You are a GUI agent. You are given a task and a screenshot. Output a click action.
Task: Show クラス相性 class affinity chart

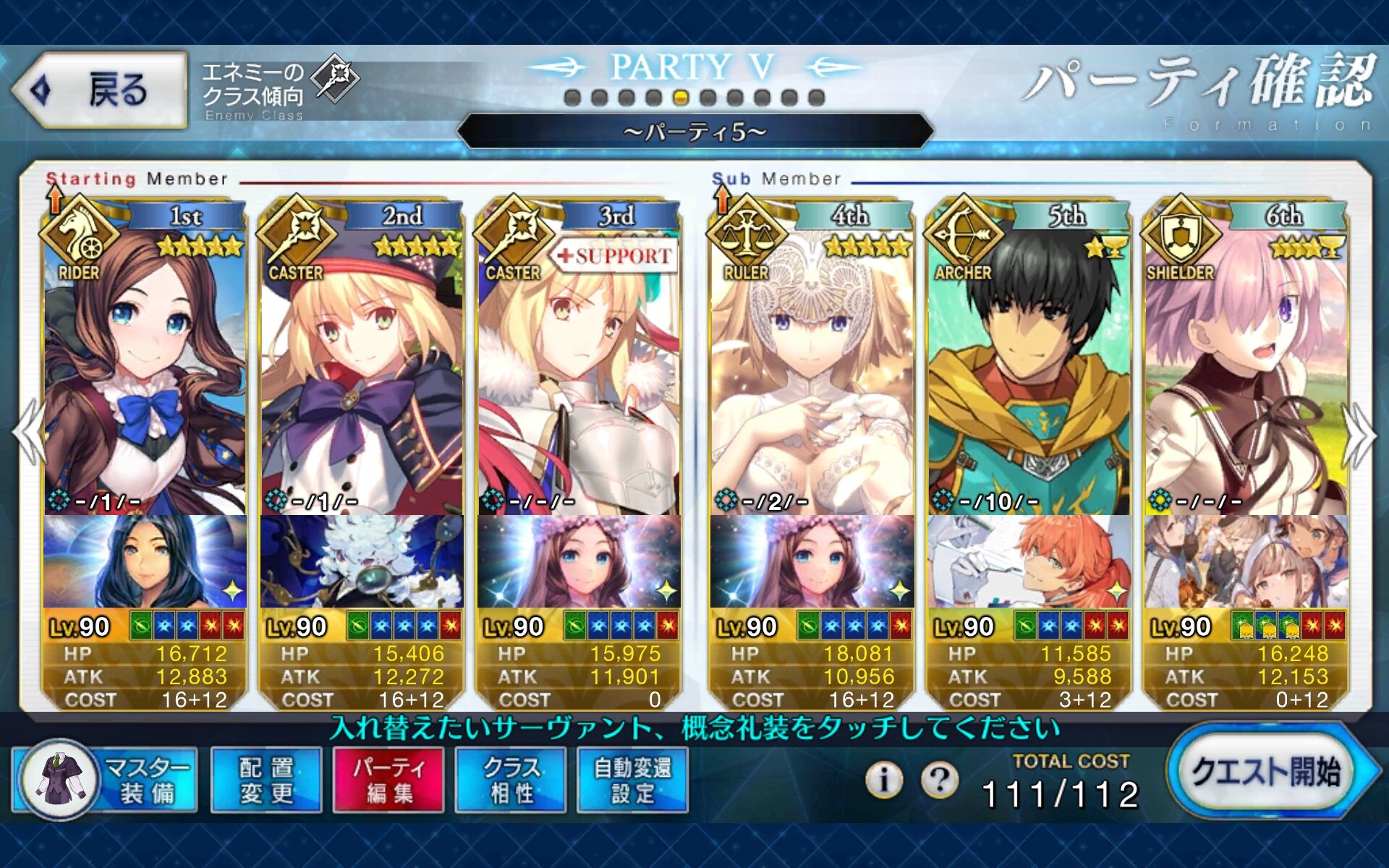coord(511,780)
